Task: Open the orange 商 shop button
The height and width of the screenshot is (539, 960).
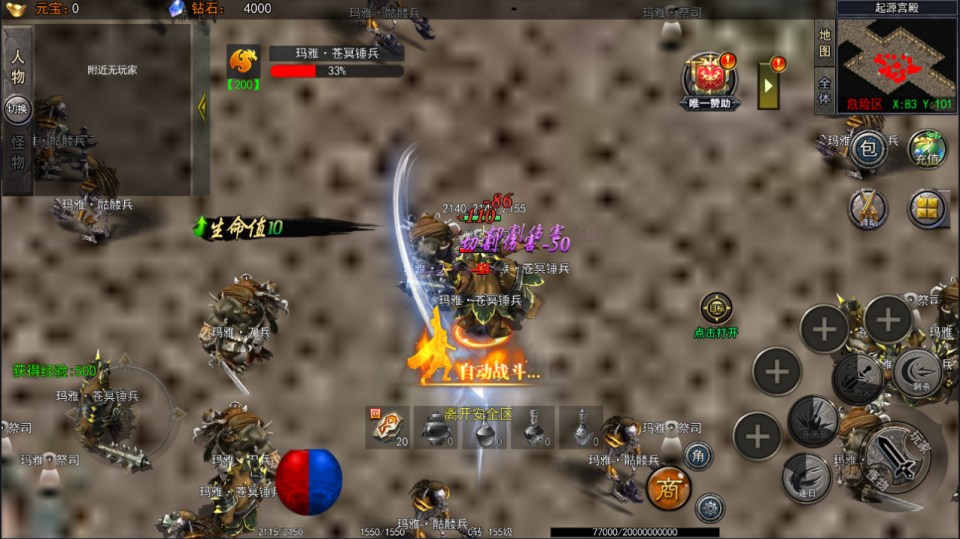Action: (669, 488)
